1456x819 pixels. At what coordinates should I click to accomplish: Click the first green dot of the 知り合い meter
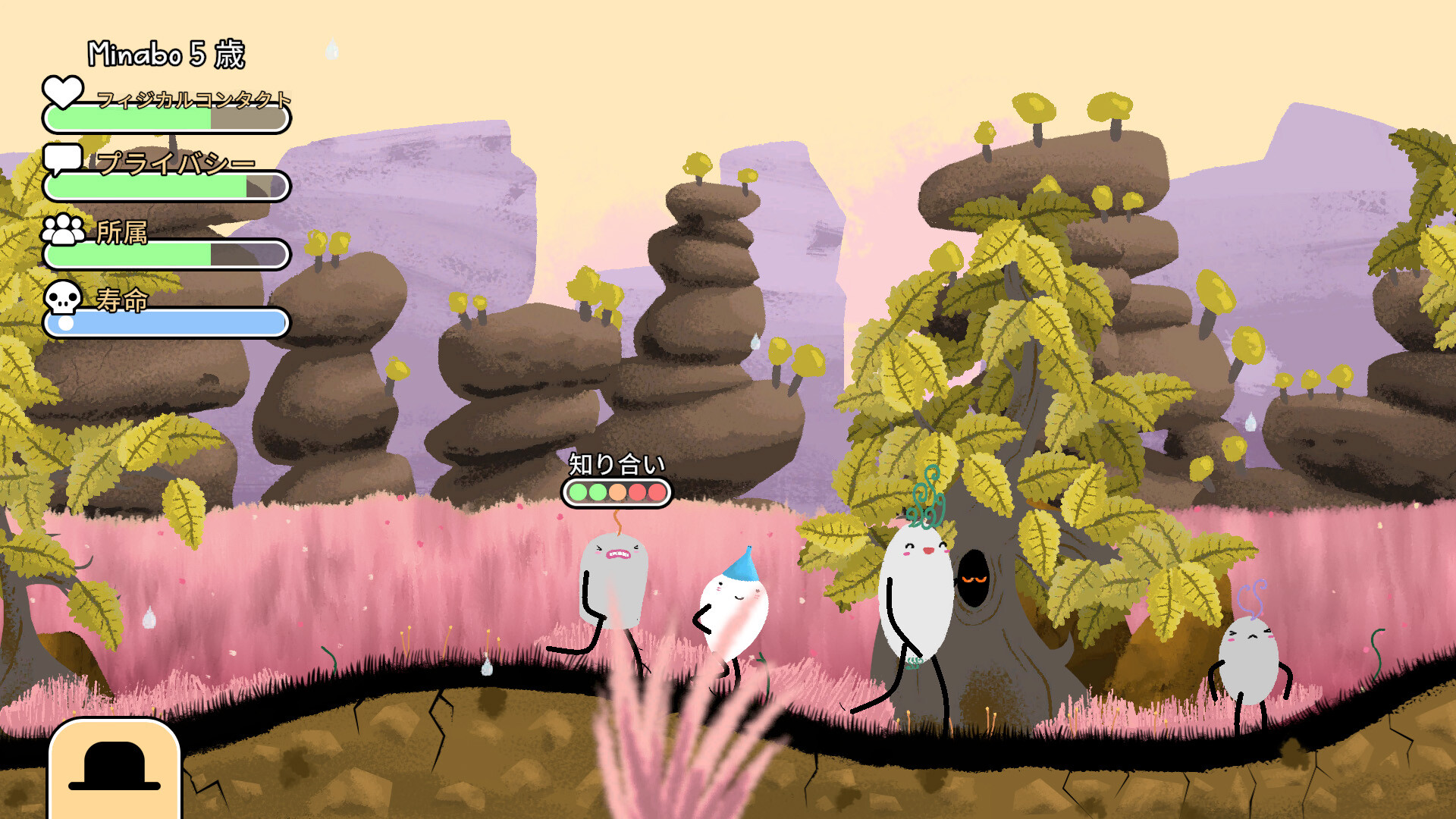click(x=579, y=492)
